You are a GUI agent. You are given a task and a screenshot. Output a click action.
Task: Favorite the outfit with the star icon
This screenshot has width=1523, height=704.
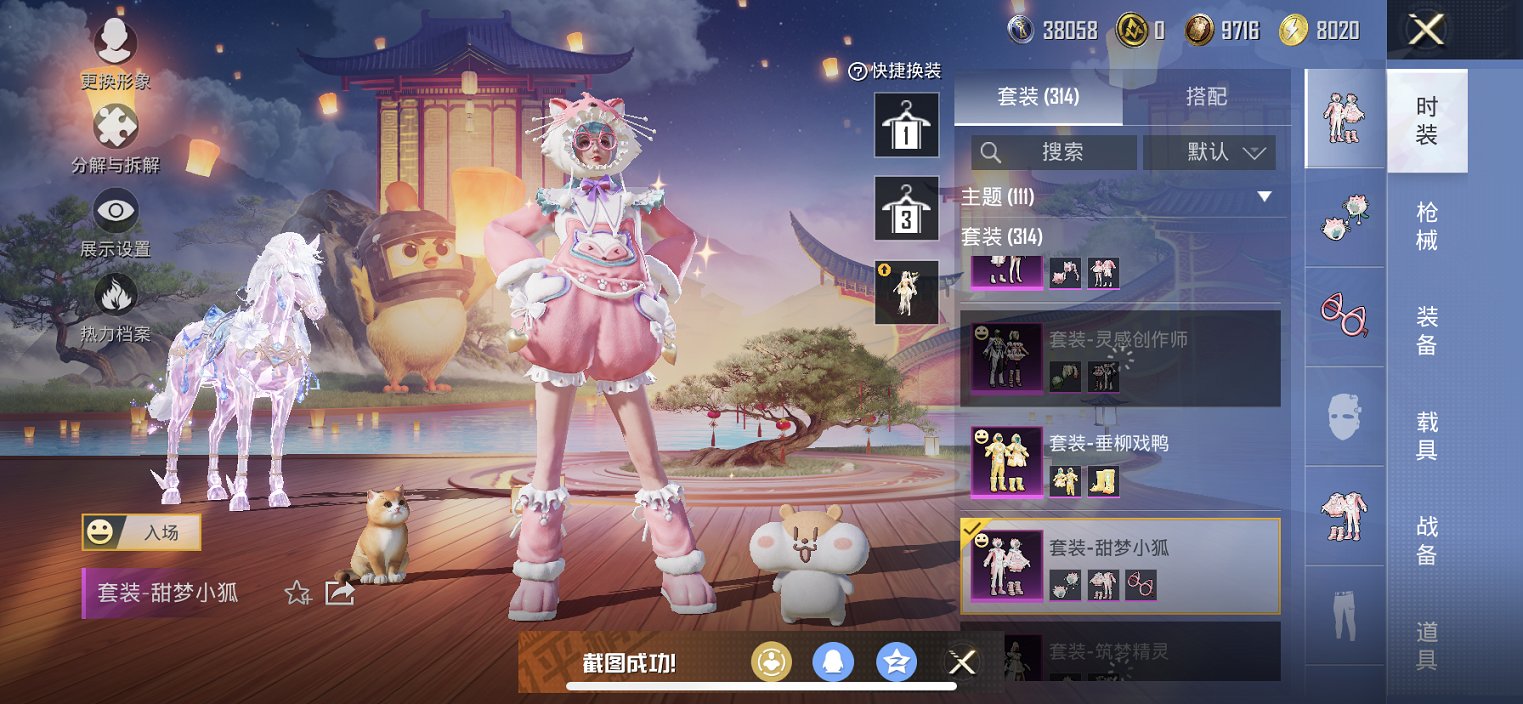click(297, 593)
